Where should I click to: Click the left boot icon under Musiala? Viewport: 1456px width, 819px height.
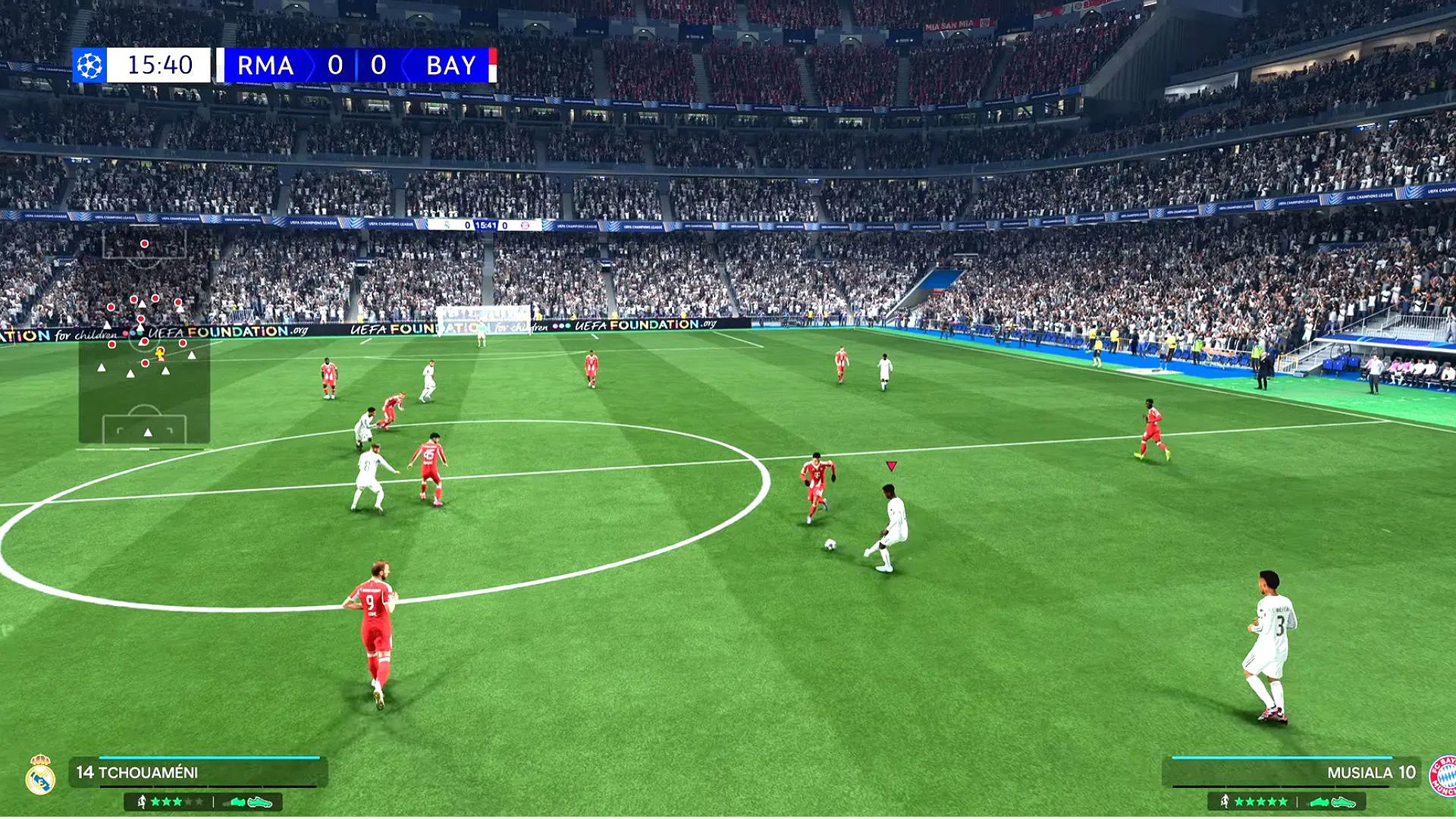click(1319, 802)
